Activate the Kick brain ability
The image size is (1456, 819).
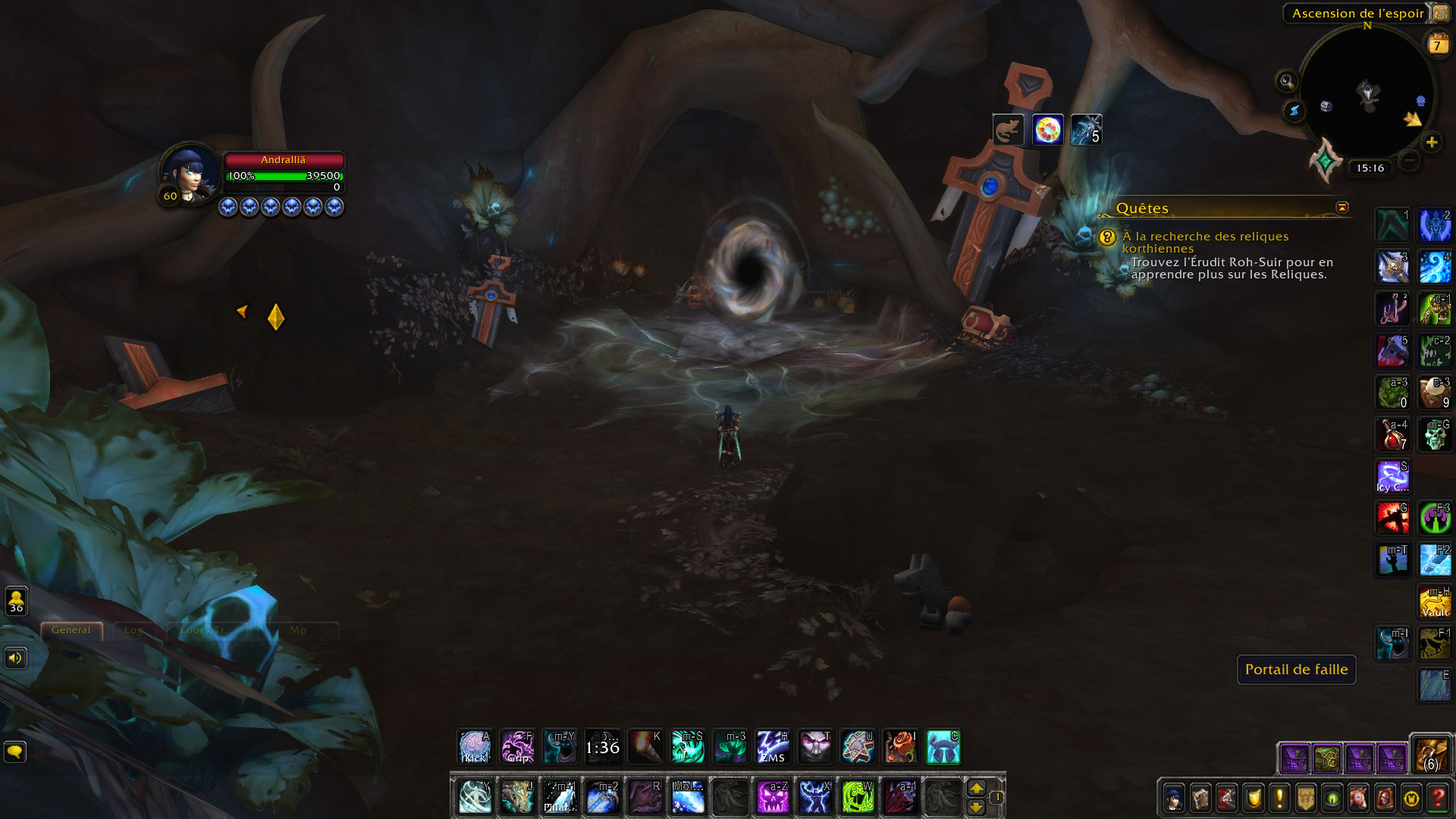(475, 747)
